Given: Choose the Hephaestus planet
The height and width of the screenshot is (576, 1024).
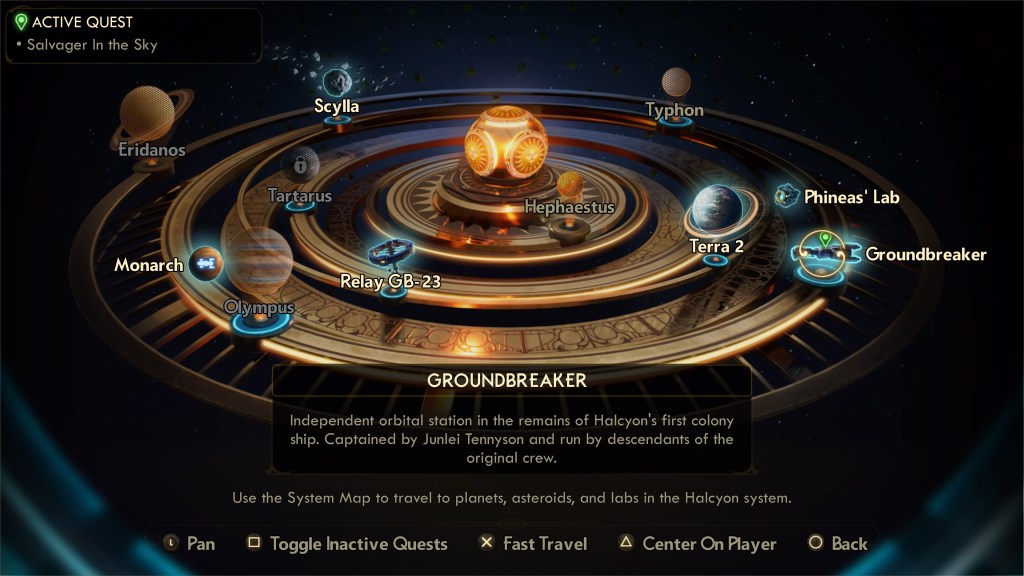Looking at the screenshot, I should (569, 185).
